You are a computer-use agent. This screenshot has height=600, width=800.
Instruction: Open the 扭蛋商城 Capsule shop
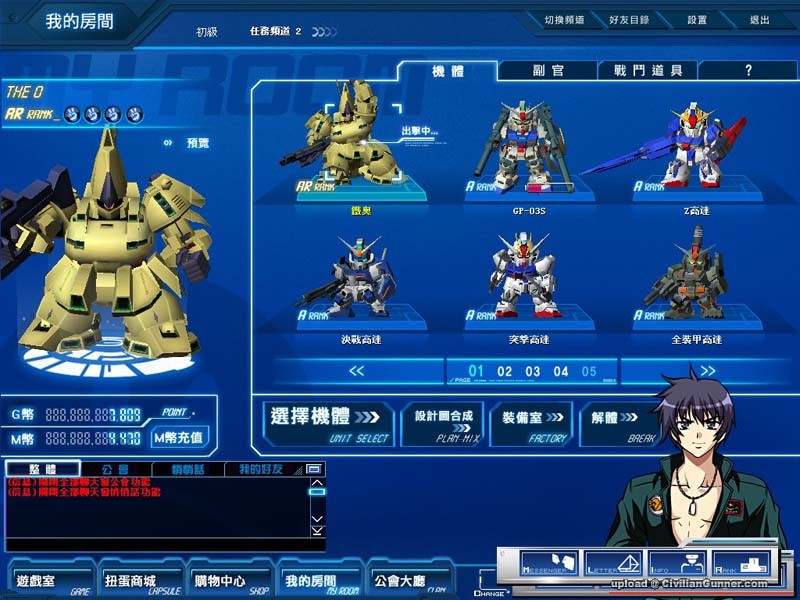coord(130,582)
